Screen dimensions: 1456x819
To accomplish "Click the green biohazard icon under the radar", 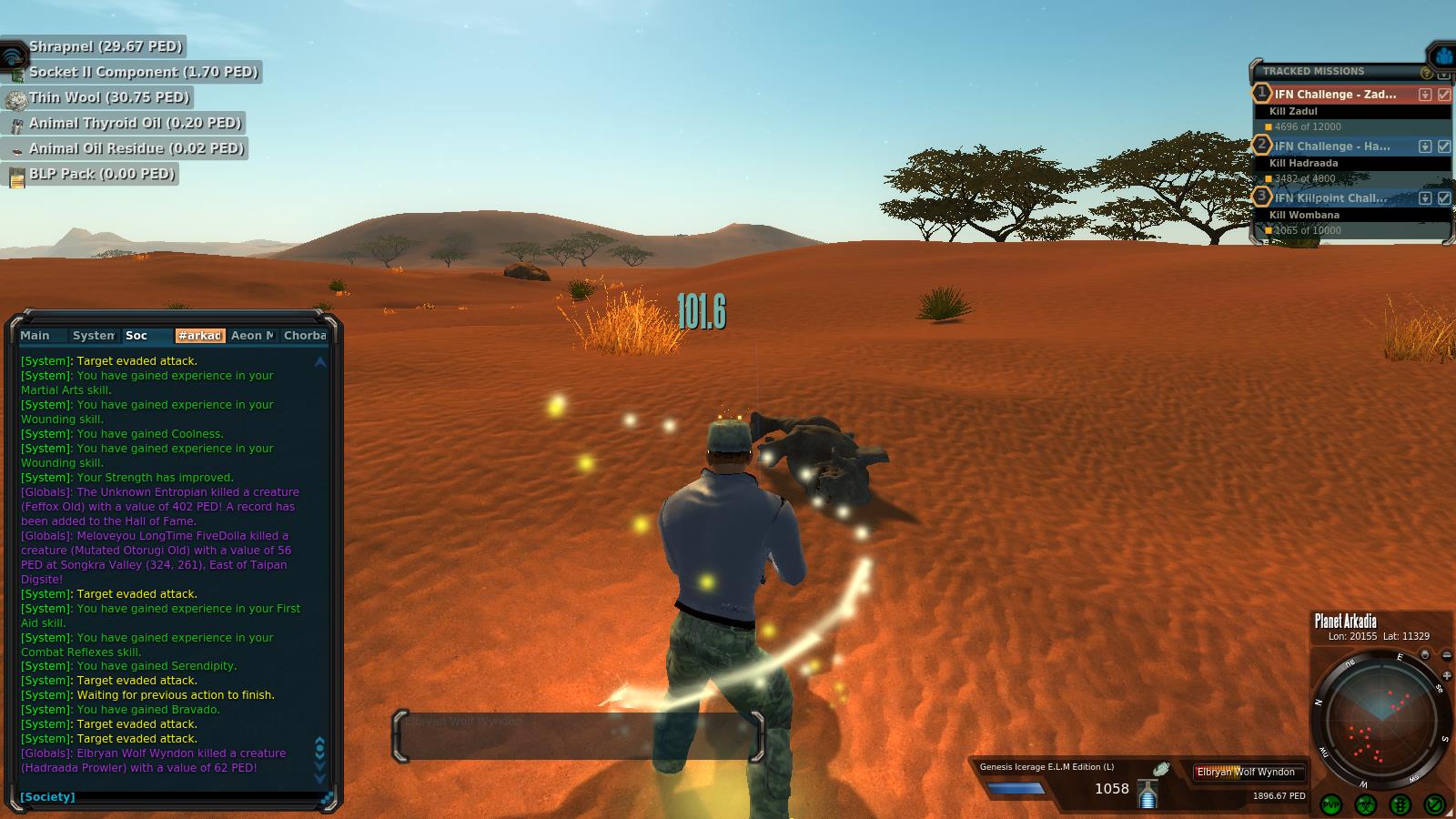I will [x=1365, y=804].
